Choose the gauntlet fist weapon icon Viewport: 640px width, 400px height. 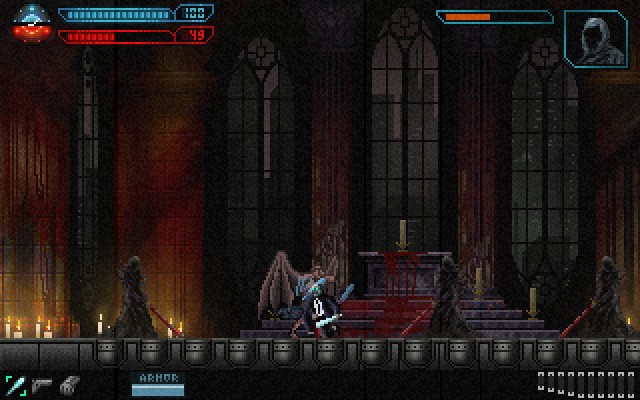(x=68, y=384)
